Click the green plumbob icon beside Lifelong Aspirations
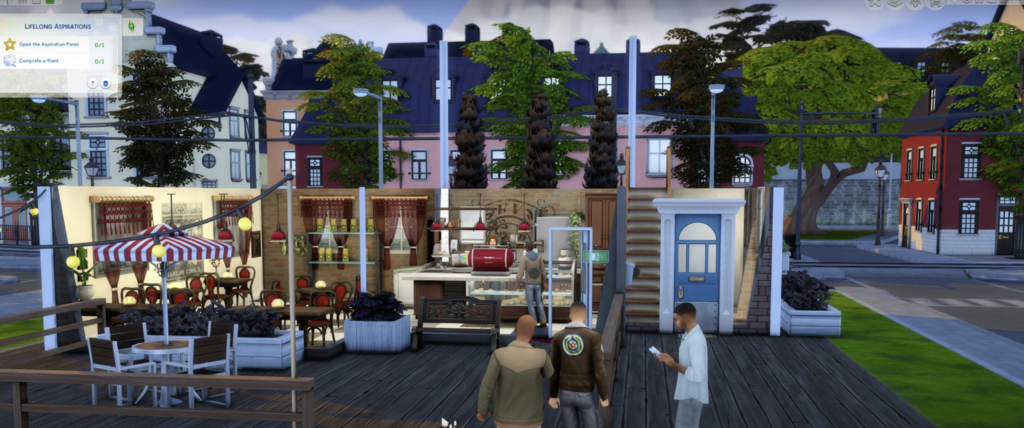Screen dimensions: 1024x428 click(131, 23)
